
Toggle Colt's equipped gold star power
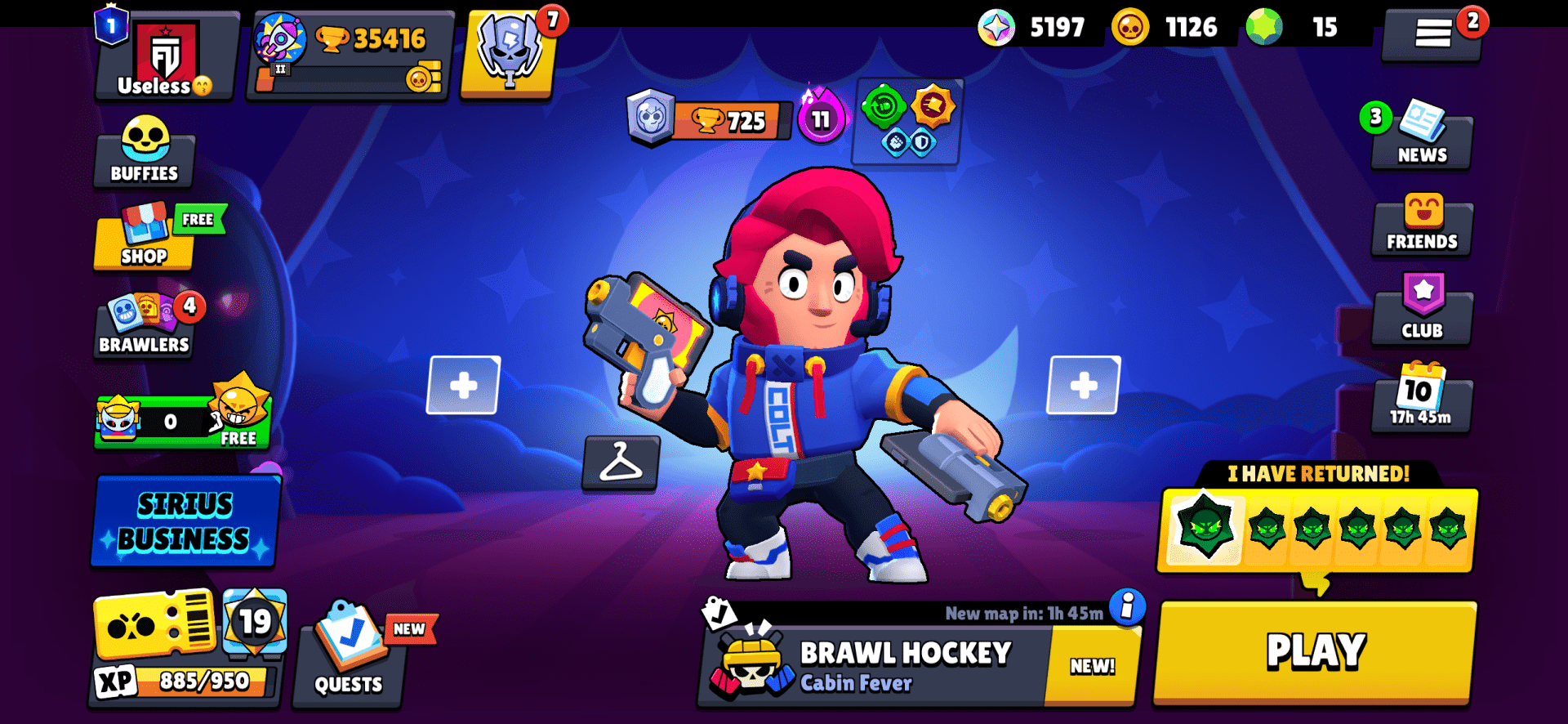pos(933,106)
